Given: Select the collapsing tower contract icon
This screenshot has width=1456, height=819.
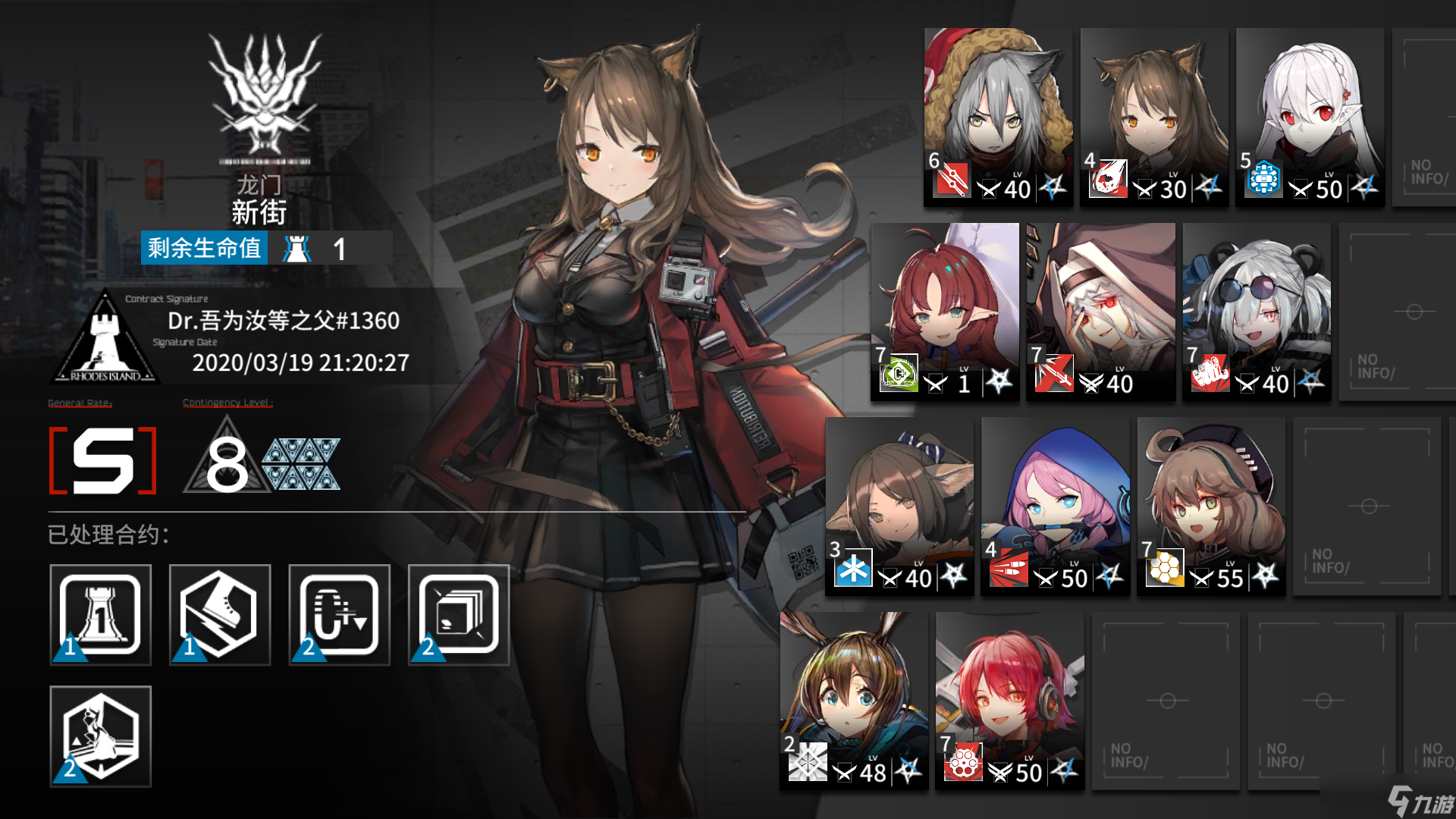Looking at the screenshot, I should click(x=101, y=736).
